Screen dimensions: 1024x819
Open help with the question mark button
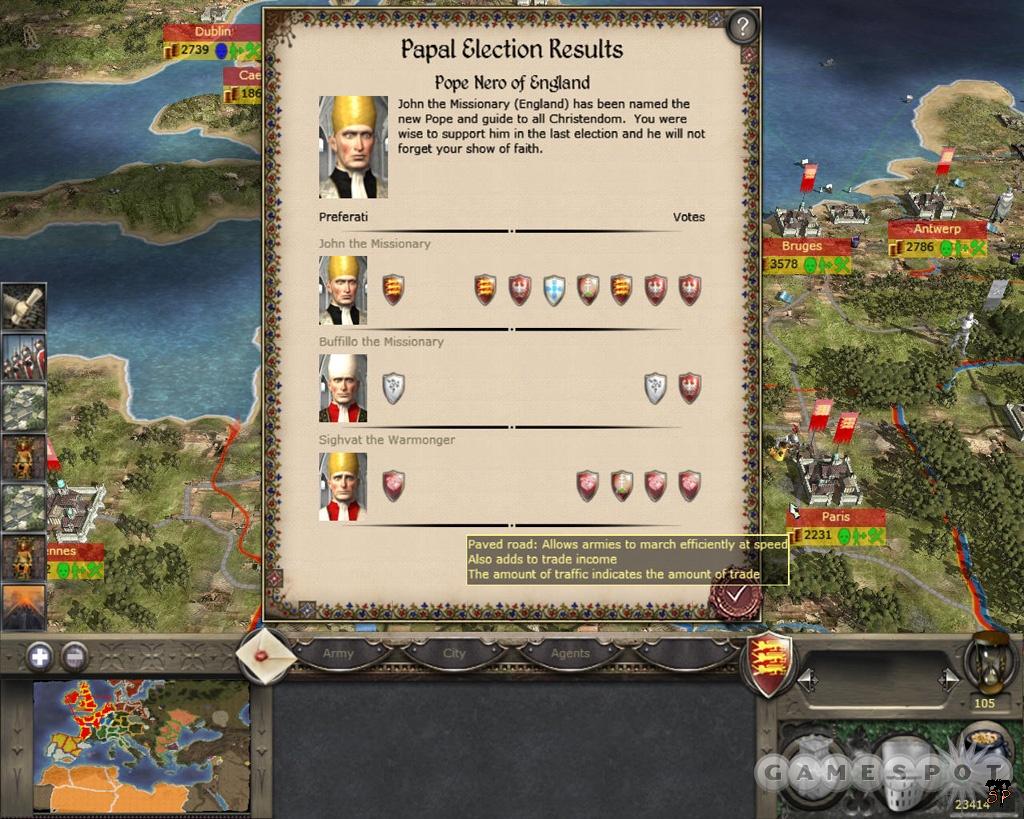(x=742, y=27)
